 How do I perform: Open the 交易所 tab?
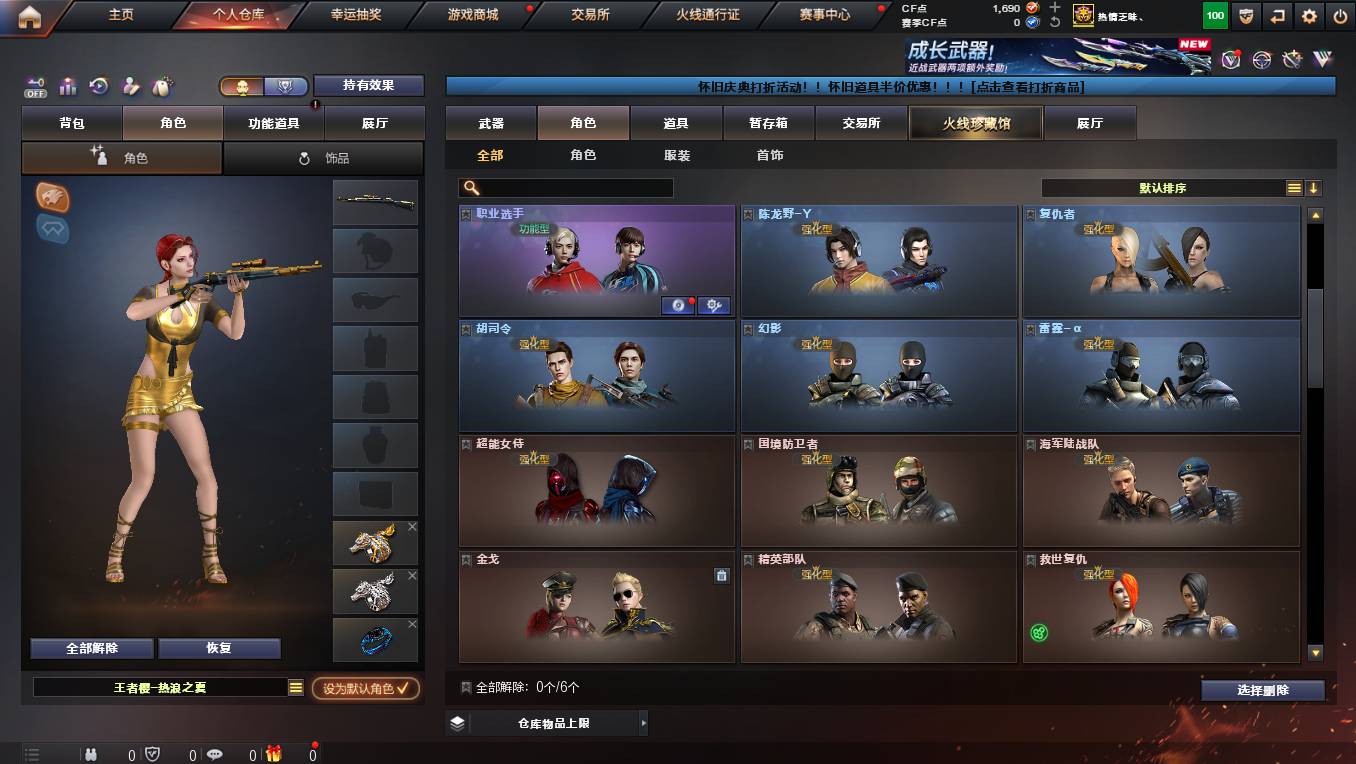click(862, 122)
